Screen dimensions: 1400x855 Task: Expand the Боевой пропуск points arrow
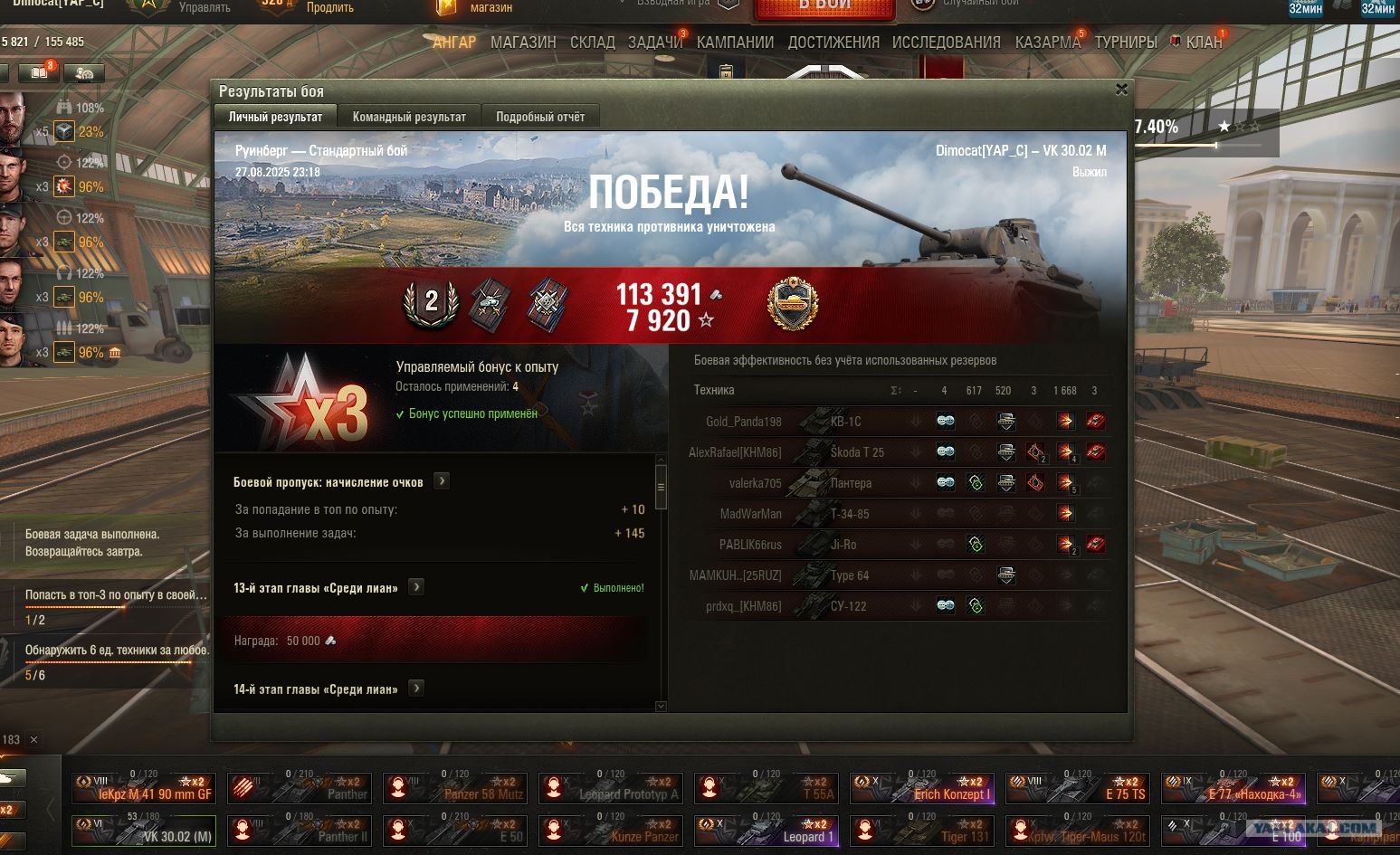click(442, 481)
